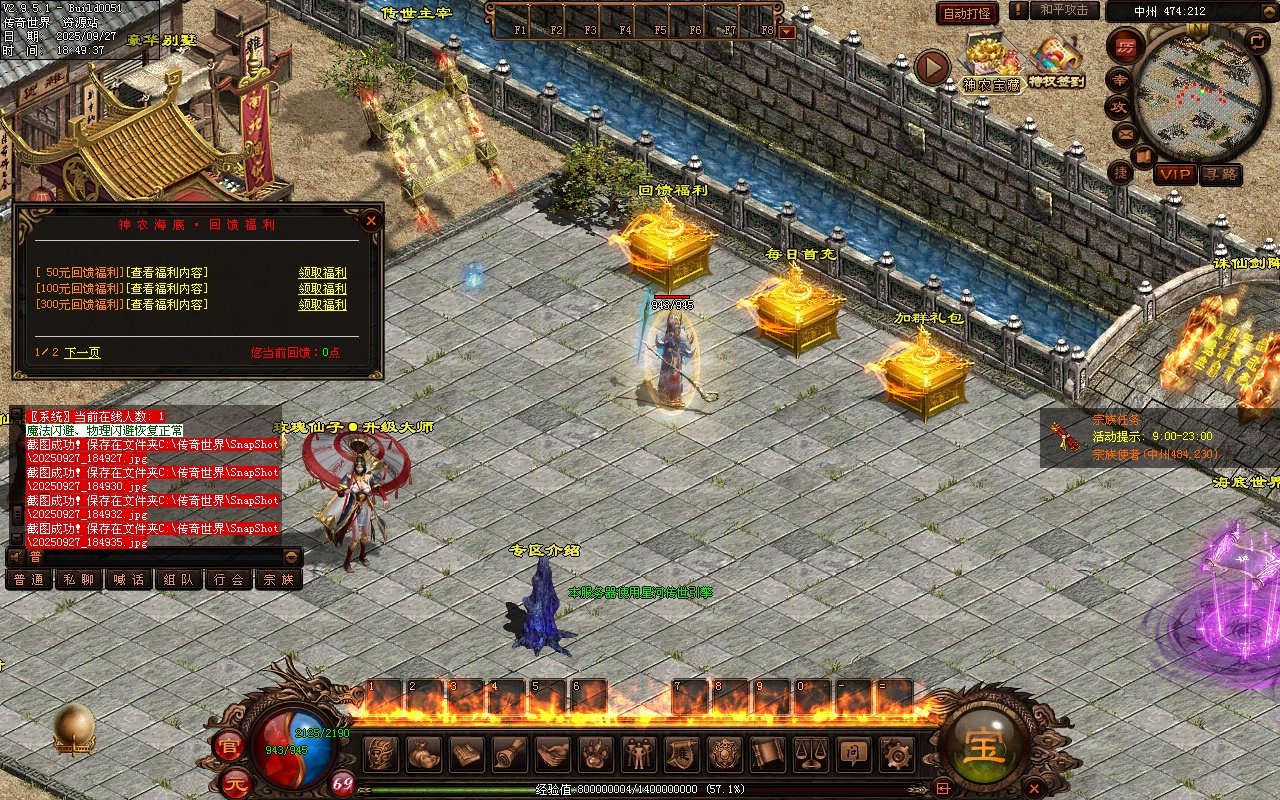Switch chat to 私聊 channel
This screenshot has height=800, width=1280.
(79, 579)
